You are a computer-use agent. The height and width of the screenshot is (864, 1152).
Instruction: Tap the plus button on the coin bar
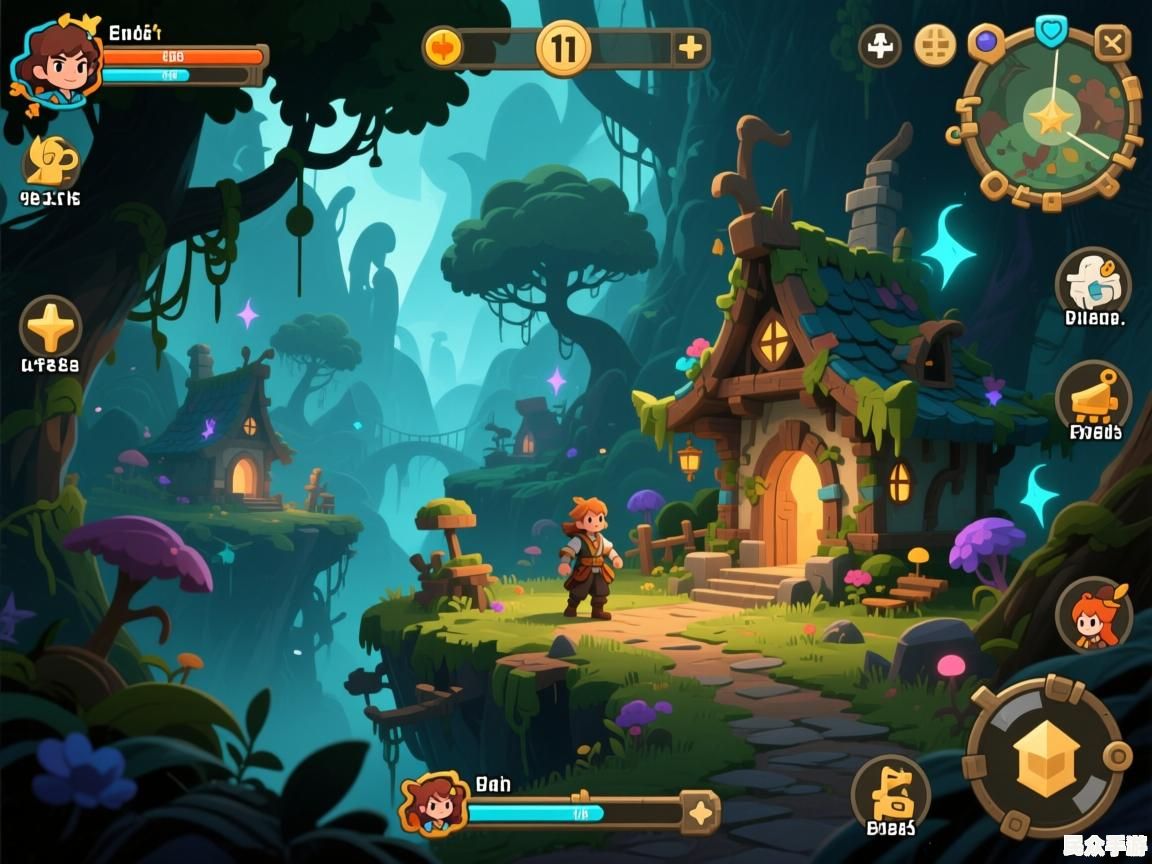(690, 47)
